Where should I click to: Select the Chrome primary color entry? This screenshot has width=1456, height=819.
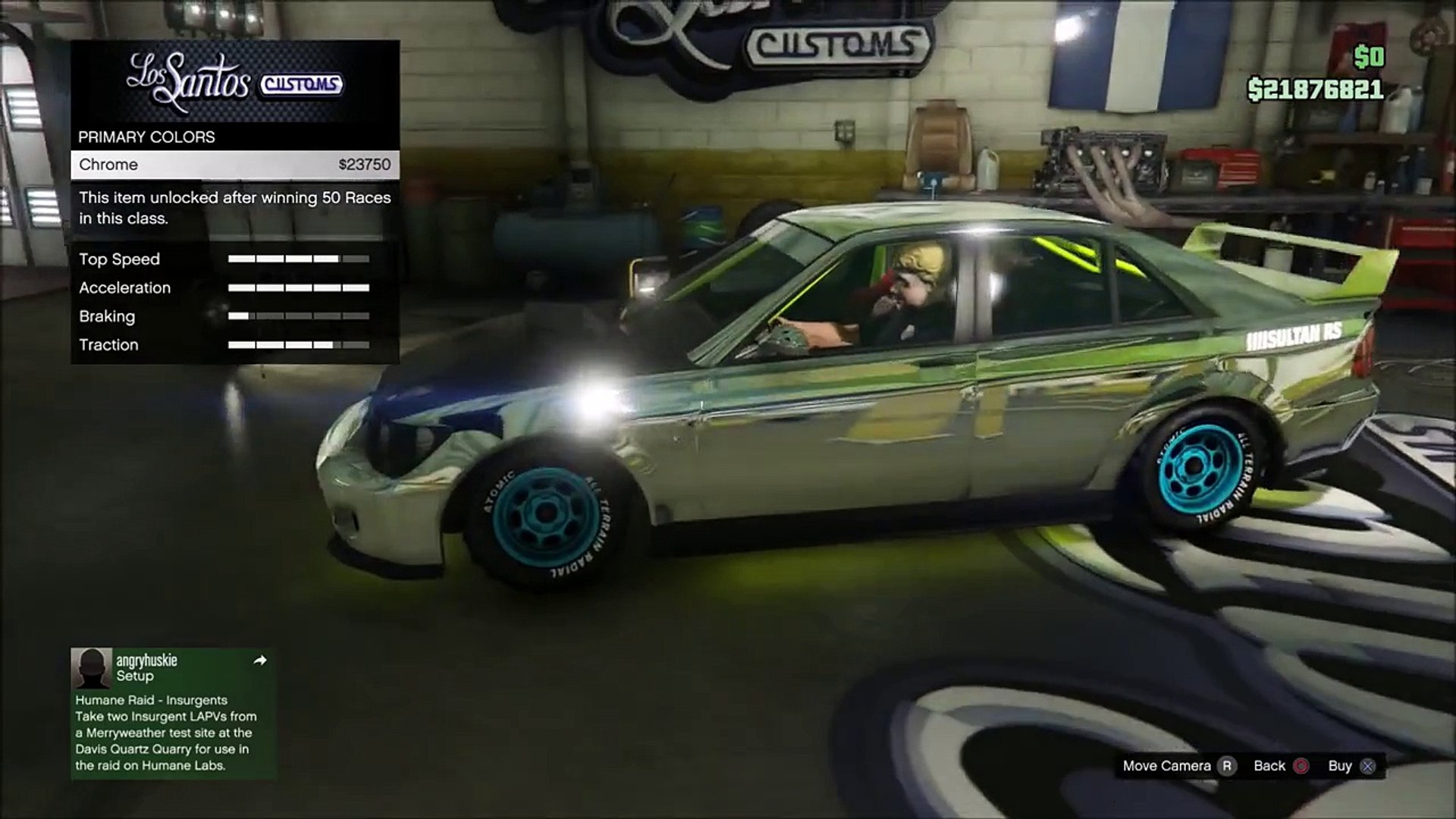point(235,165)
